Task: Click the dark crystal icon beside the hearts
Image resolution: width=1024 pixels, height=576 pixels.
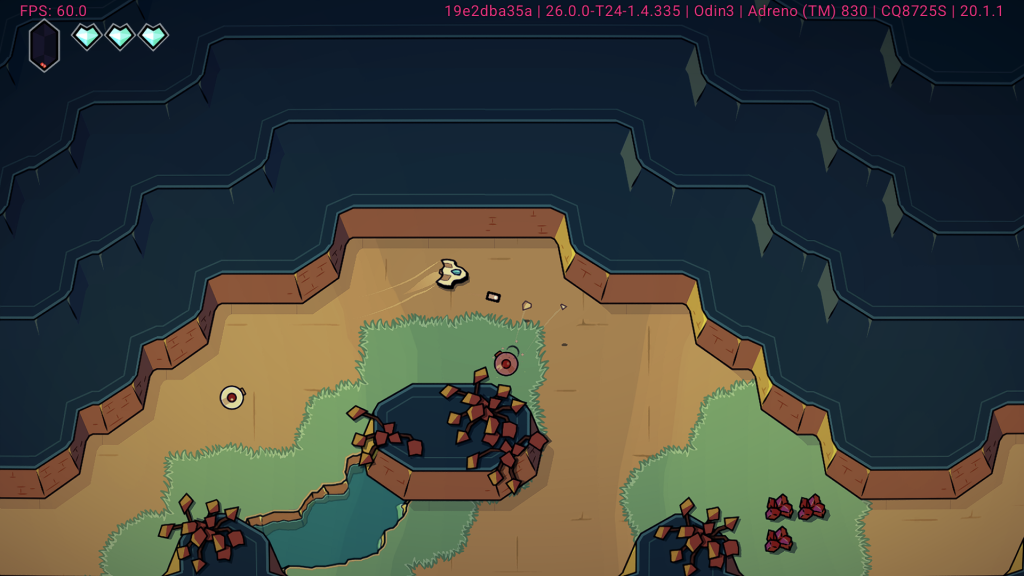Action: 44,45
